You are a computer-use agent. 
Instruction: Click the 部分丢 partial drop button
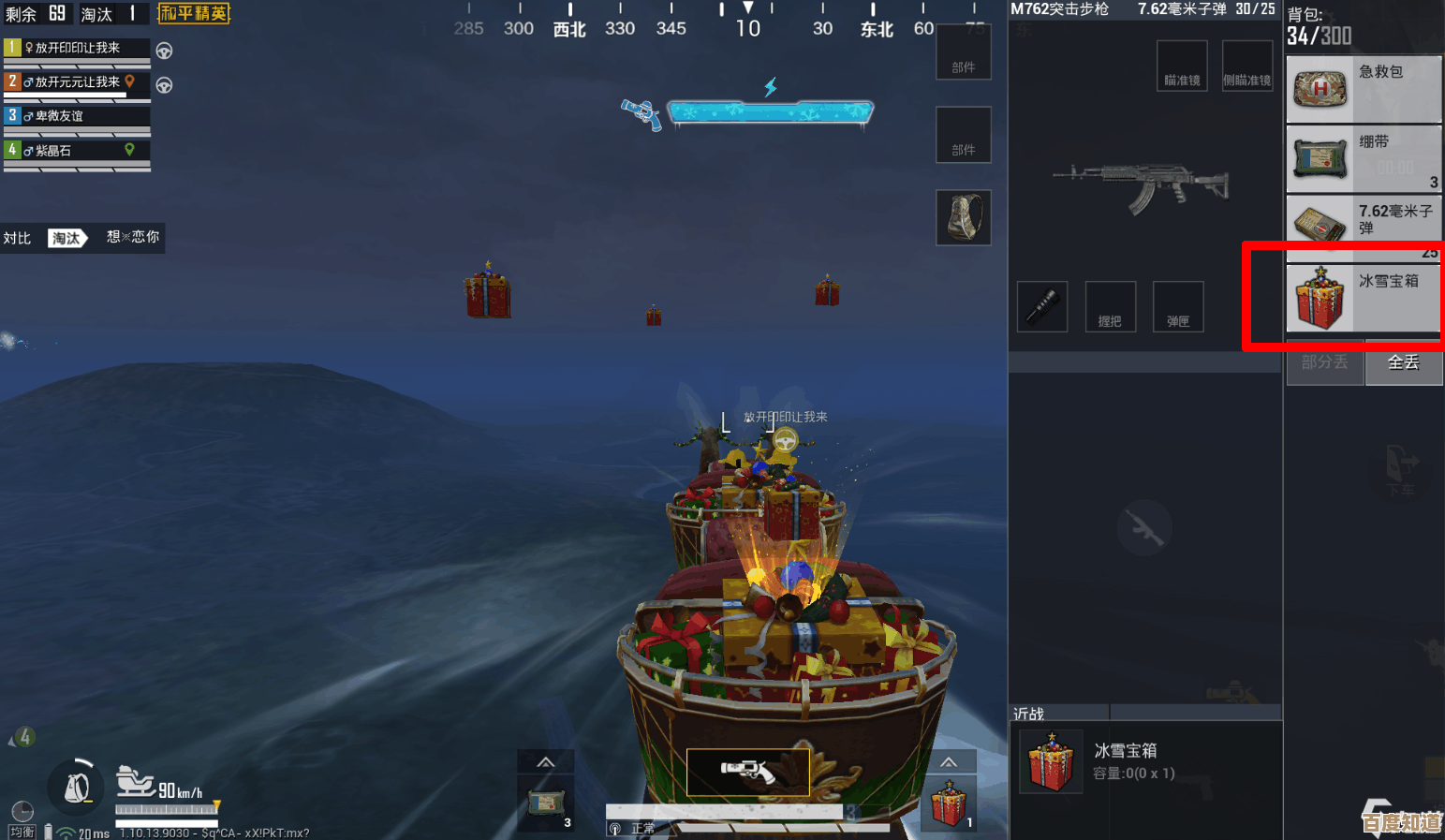click(1324, 362)
